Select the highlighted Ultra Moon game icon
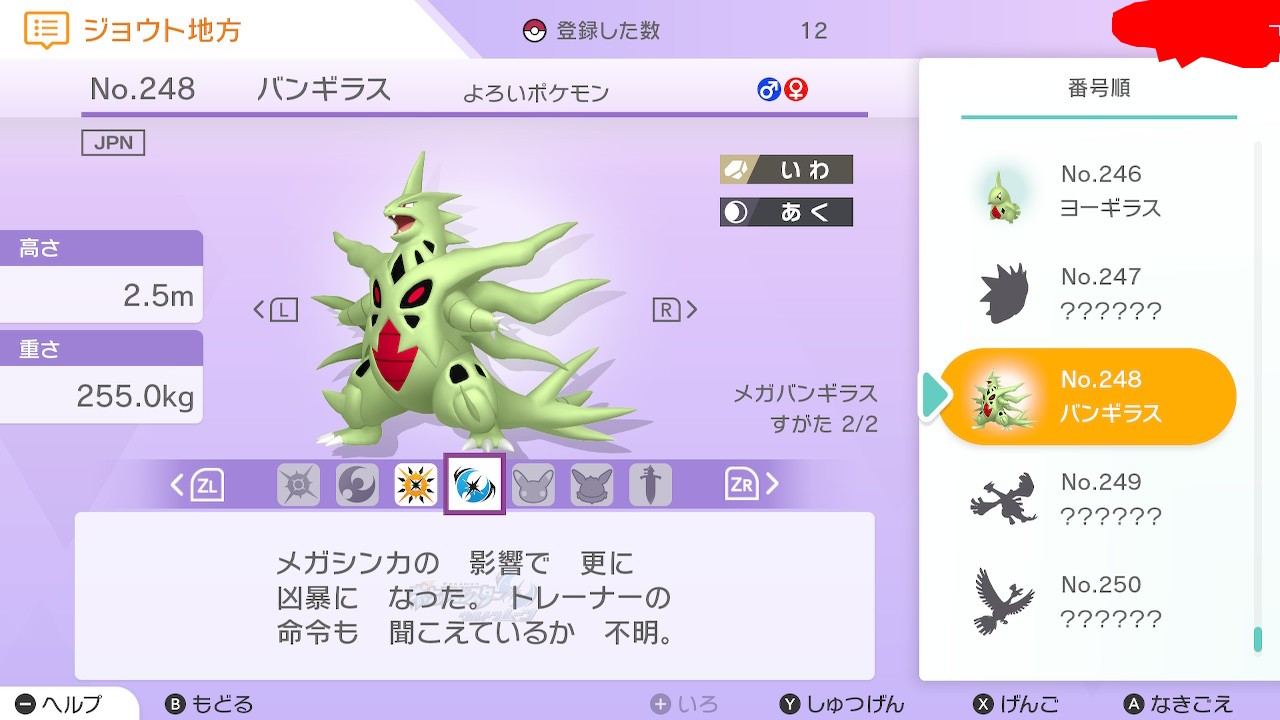The image size is (1280, 720). pyautogui.click(x=474, y=485)
